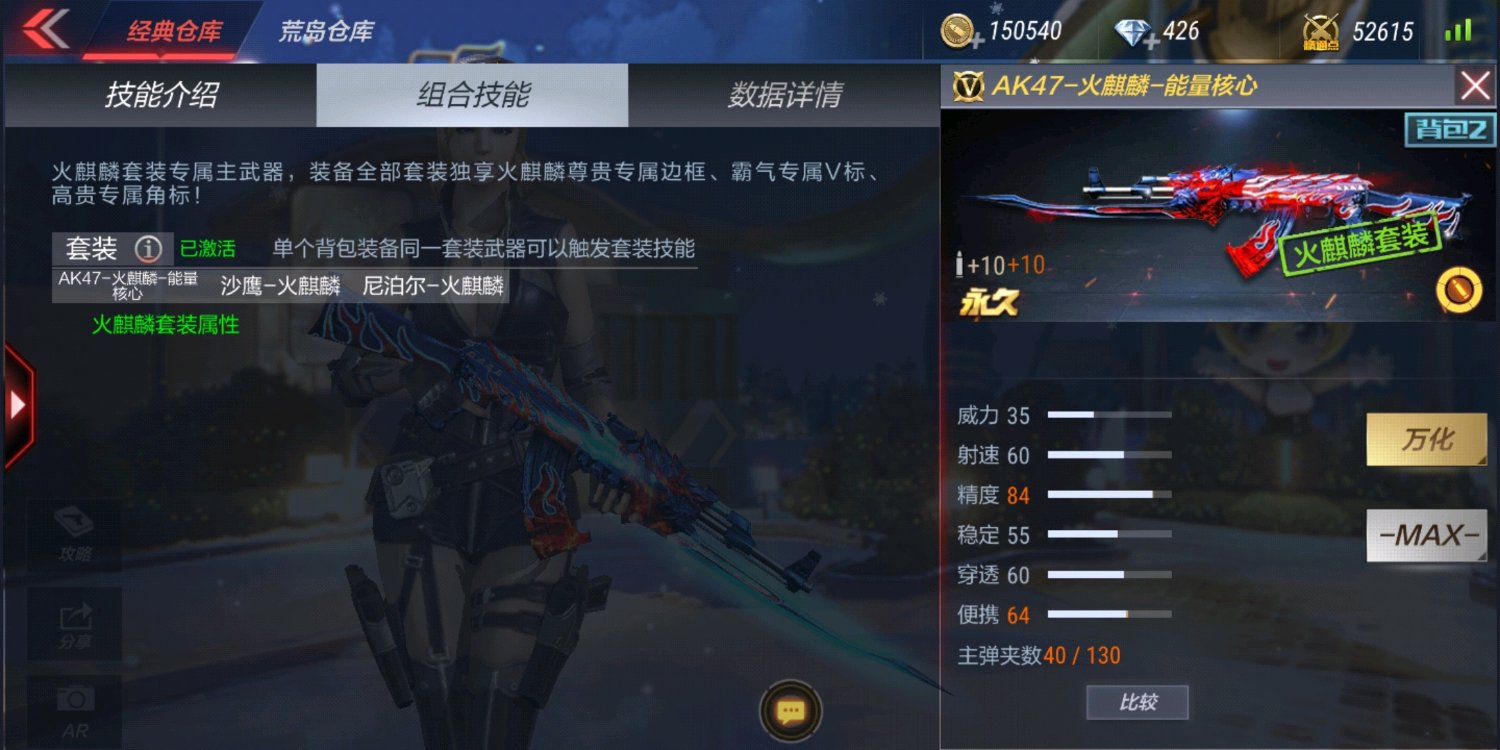Open the chat bubble icon
Screen dimensions: 1500x750
(791, 711)
